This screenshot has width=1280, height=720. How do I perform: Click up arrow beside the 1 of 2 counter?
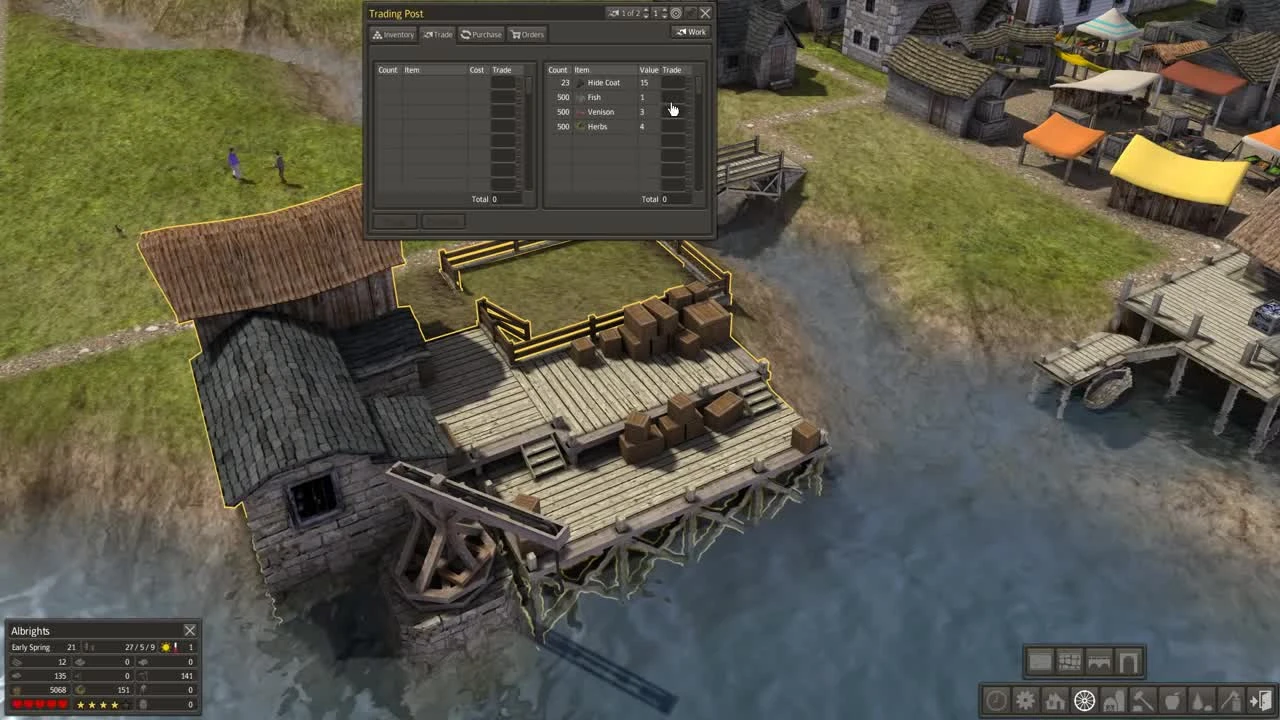[x=646, y=10]
